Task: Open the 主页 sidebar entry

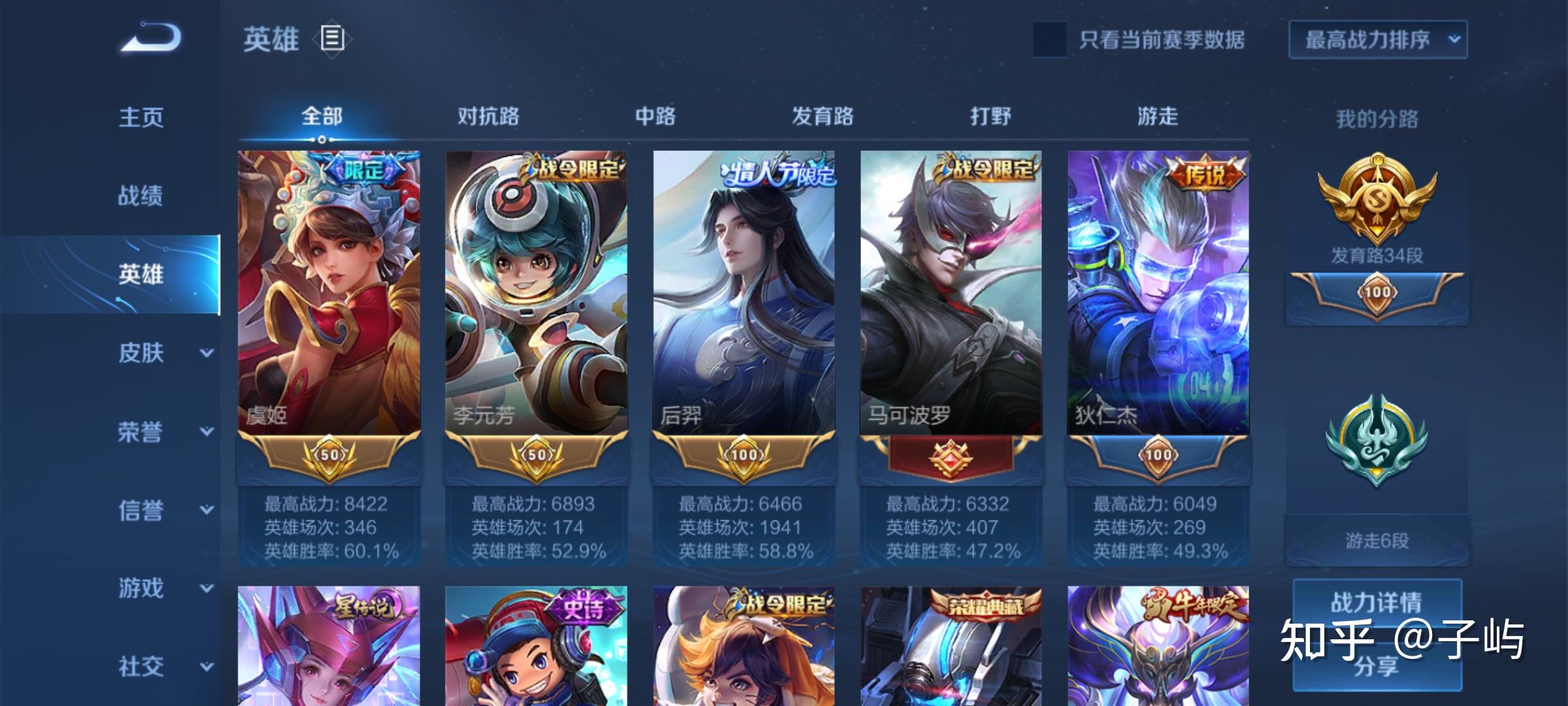Action: click(141, 118)
